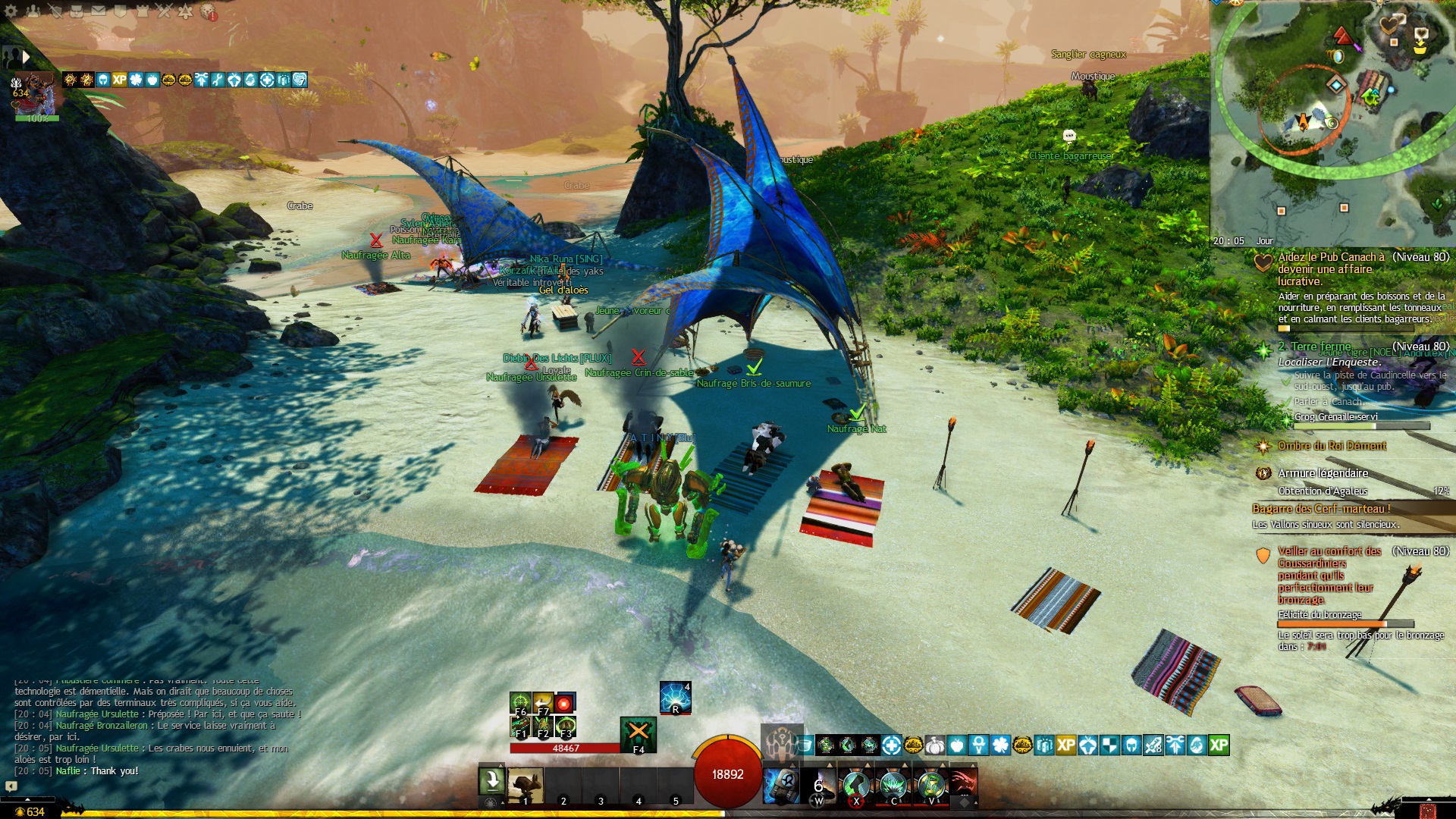Use the F4 crossed-out mech skill
This screenshot has width=1456, height=819.
point(639,733)
